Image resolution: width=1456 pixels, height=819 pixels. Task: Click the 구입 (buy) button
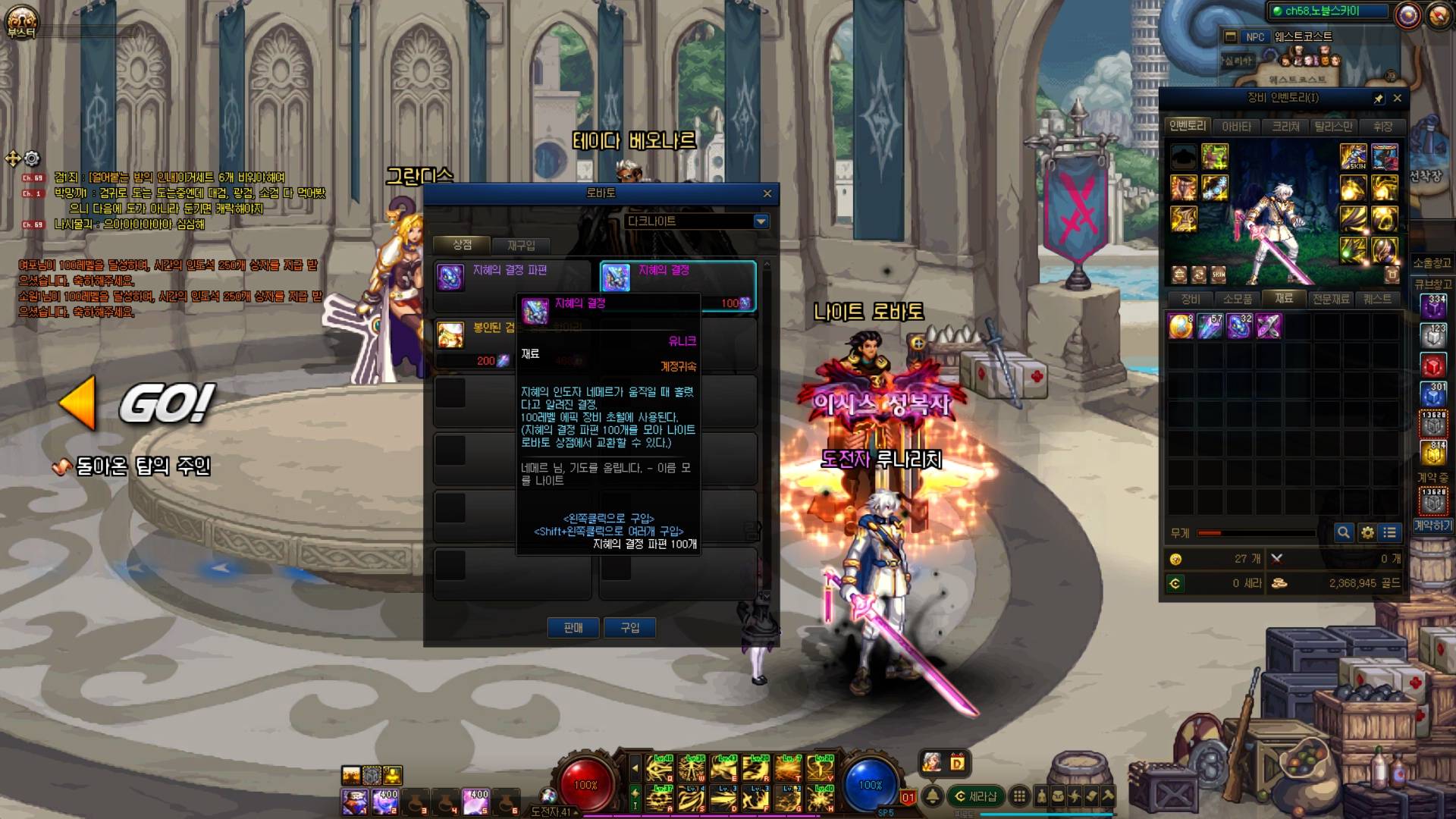point(630,628)
